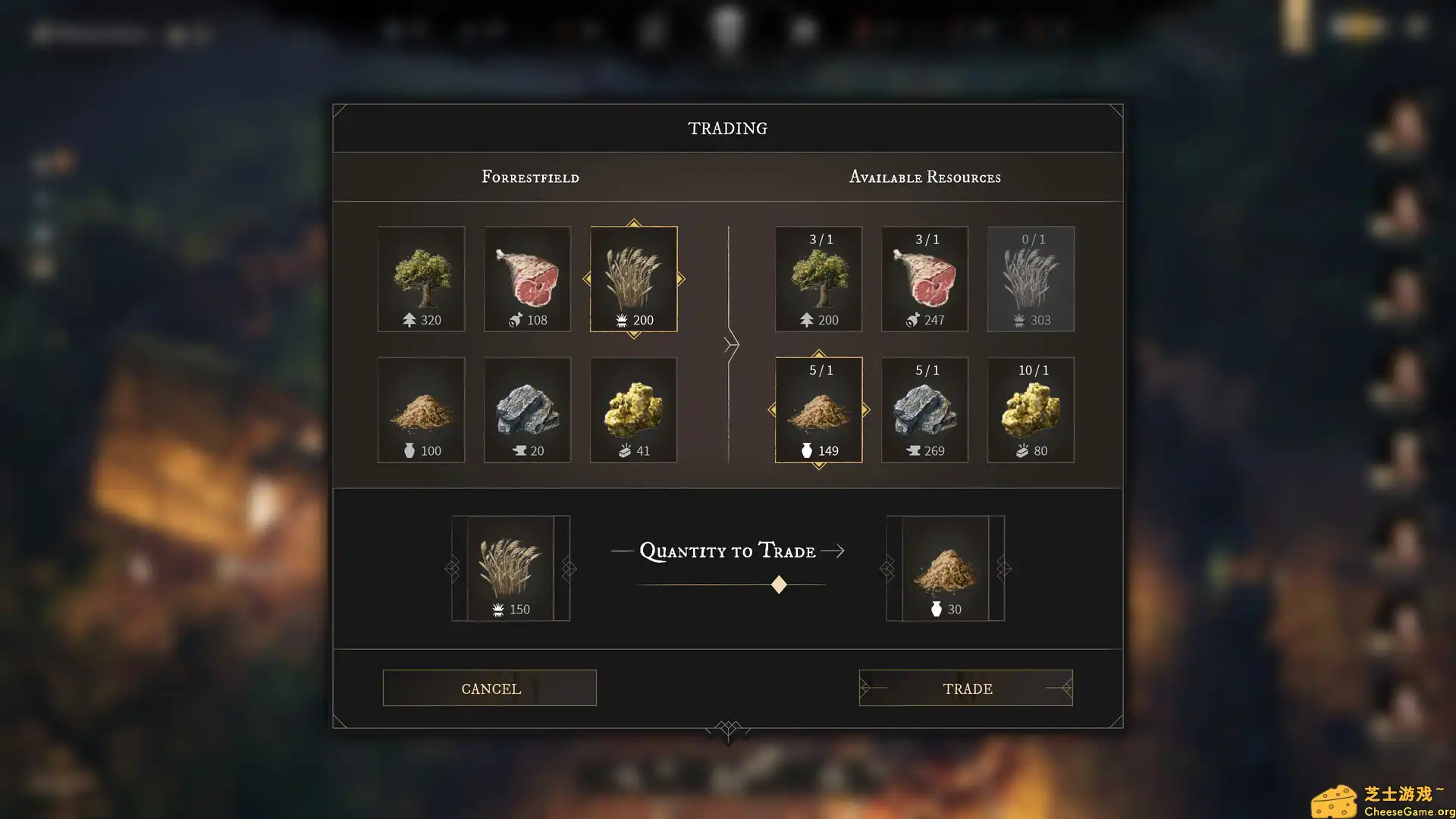Click the Available Resources column header
This screenshot has height=819, width=1456.
(x=925, y=177)
